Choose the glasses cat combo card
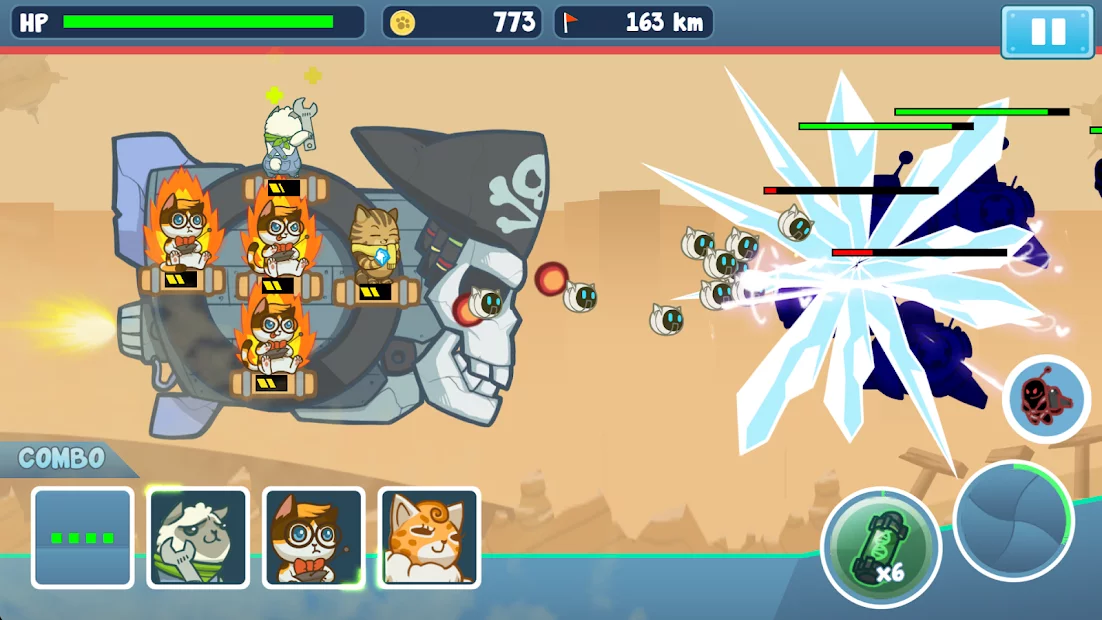Viewport: 1102px width, 620px height. (x=313, y=537)
